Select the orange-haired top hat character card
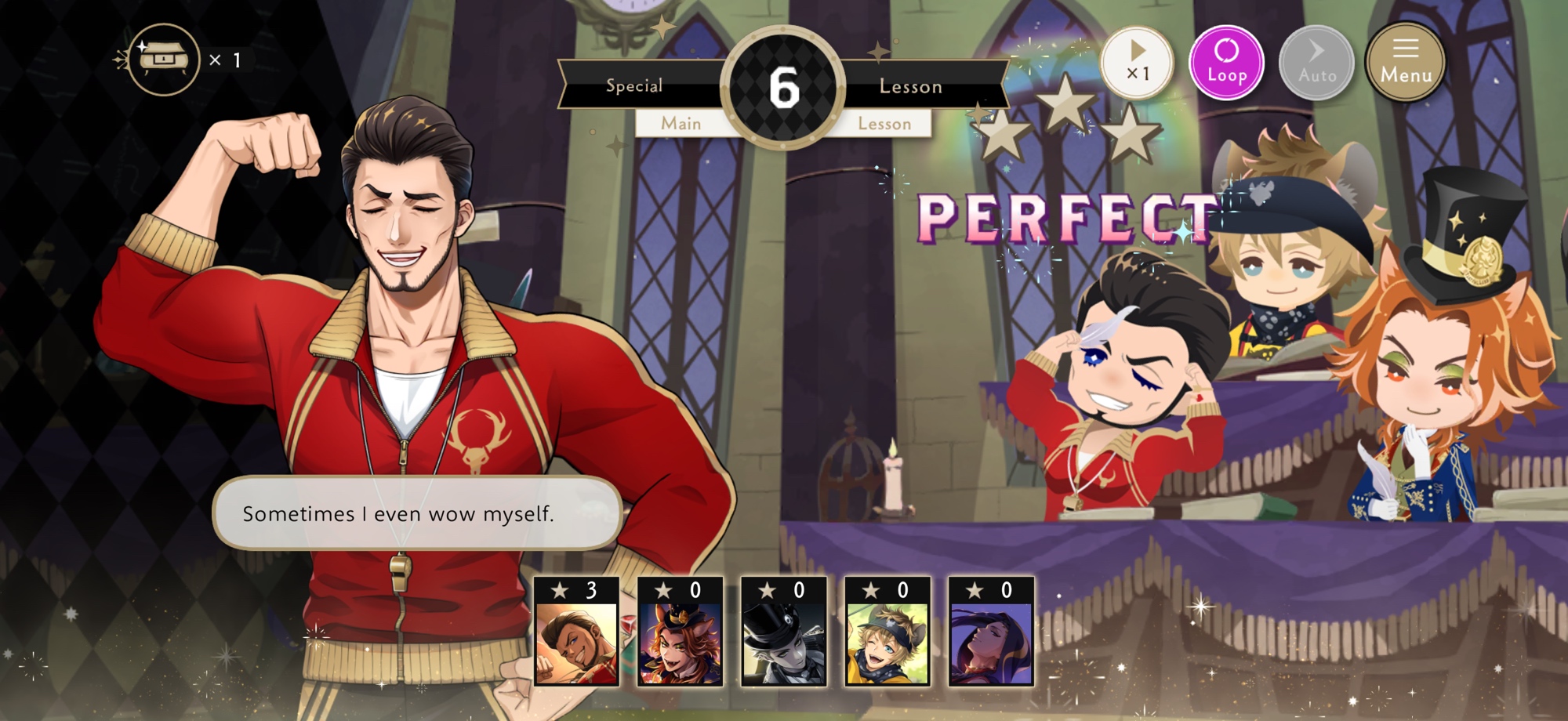This screenshot has height=721, width=1568. [x=681, y=633]
